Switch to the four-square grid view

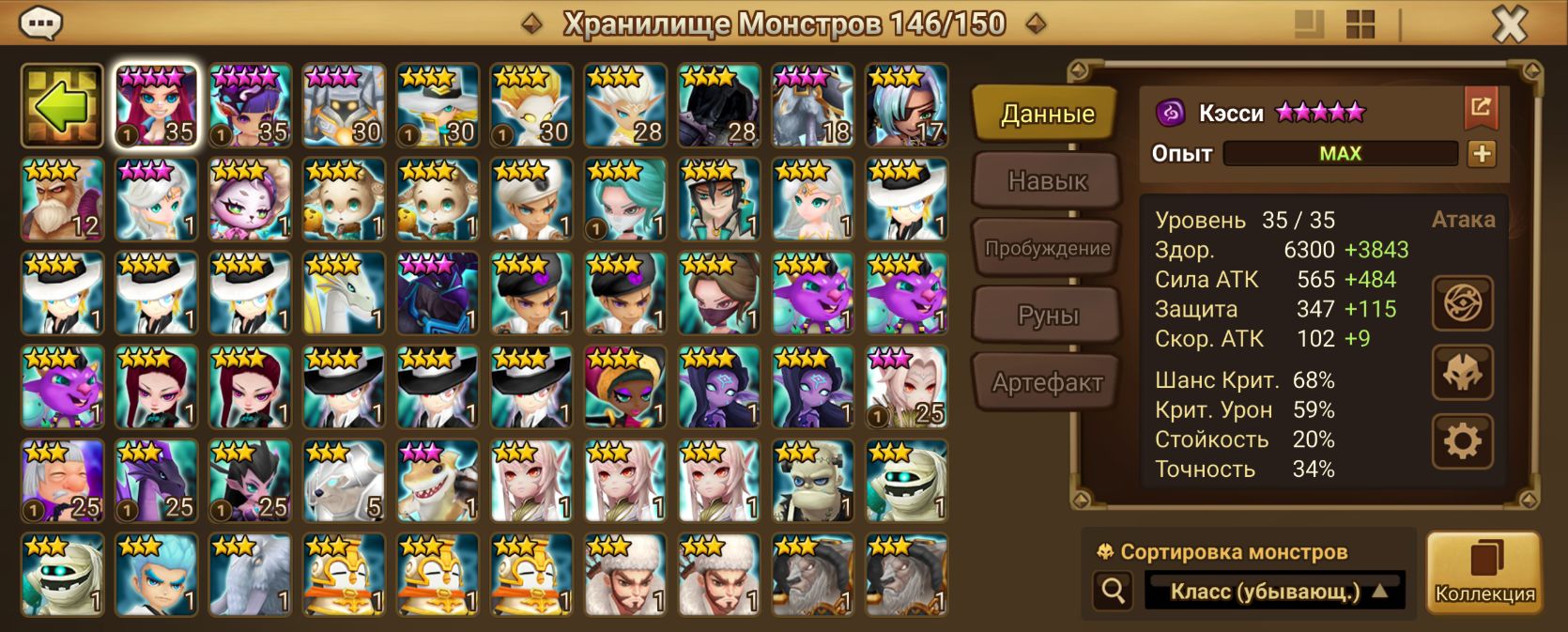tap(1360, 24)
